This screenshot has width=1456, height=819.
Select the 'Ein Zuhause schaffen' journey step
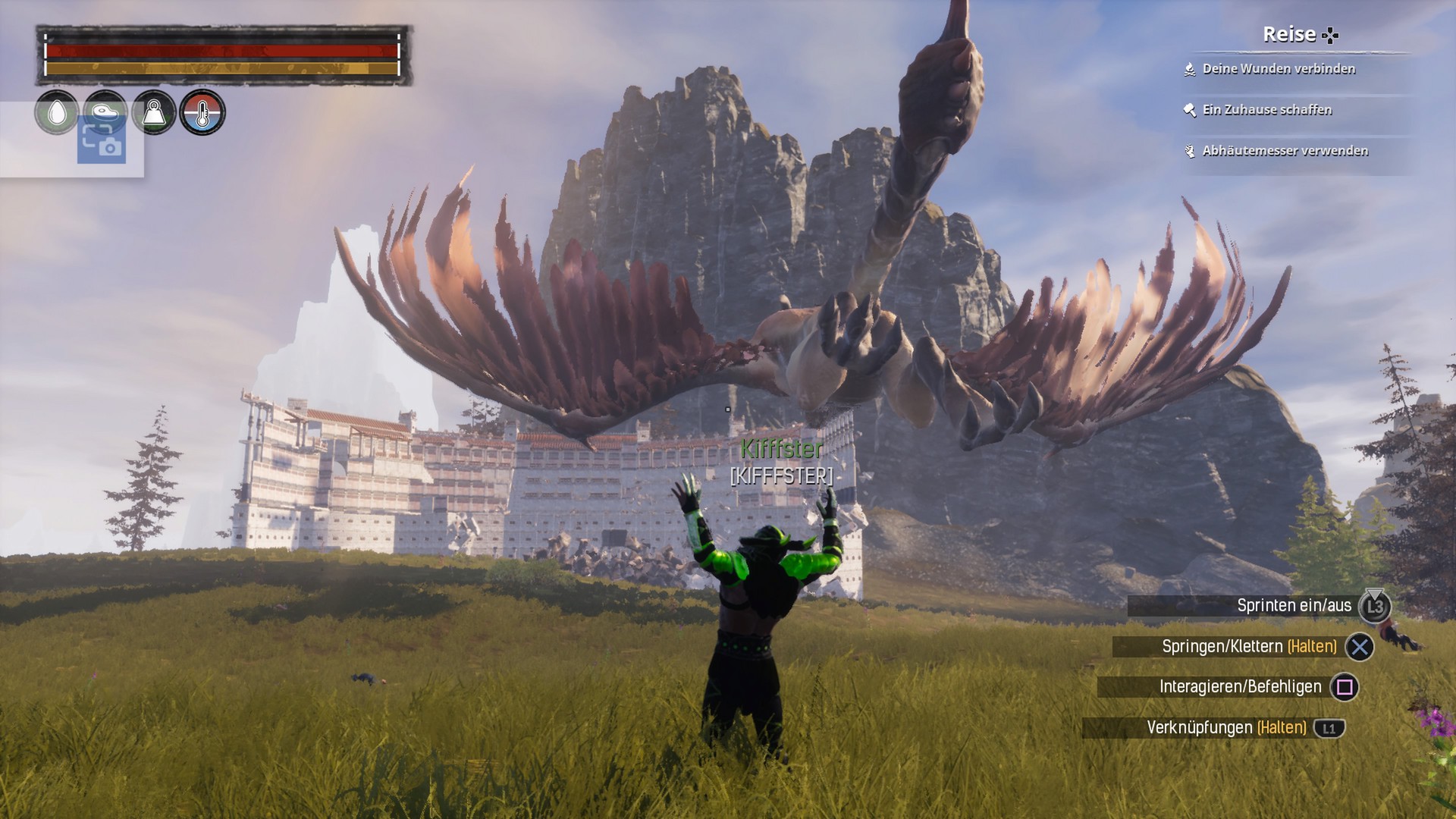pyautogui.click(x=1266, y=110)
